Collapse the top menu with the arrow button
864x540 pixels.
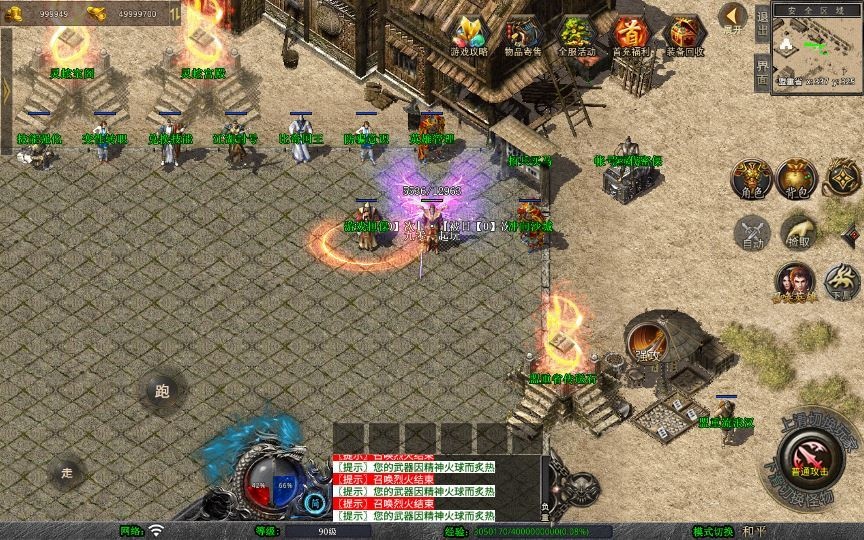[x=732, y=16]
